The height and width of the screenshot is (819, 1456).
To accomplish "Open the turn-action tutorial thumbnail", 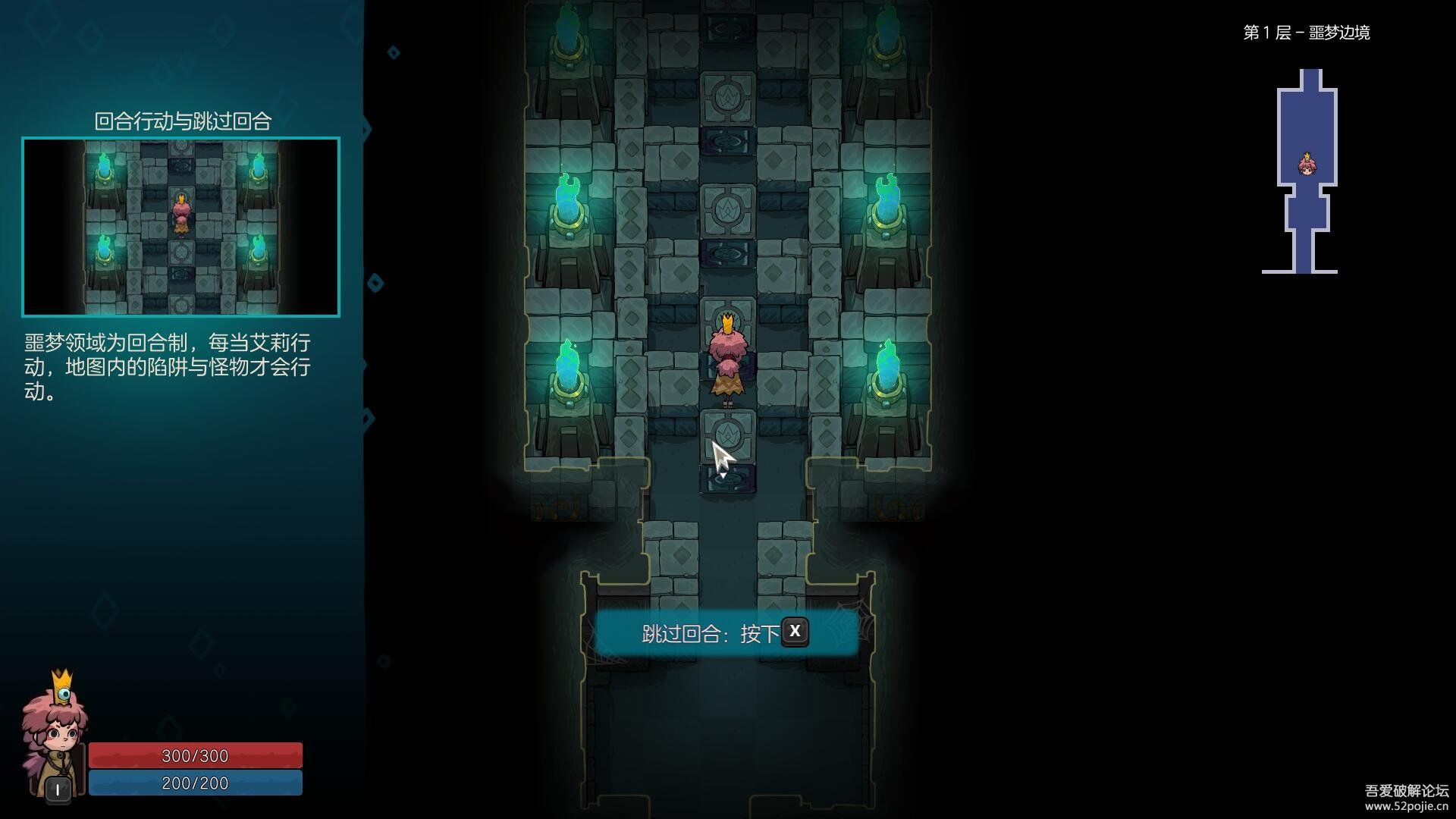I will pos(180,227).
